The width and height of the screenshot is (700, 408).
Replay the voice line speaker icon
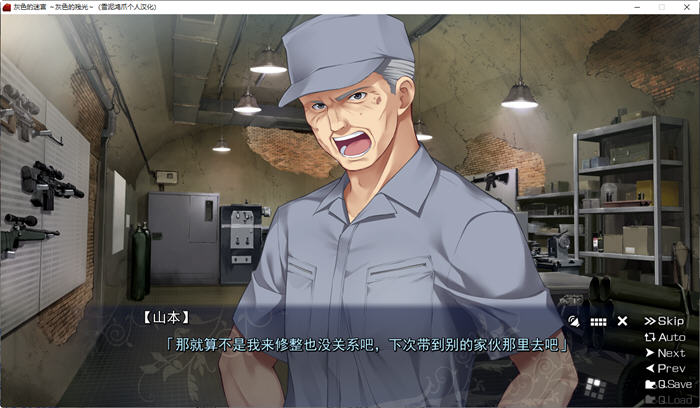[573, 321]
